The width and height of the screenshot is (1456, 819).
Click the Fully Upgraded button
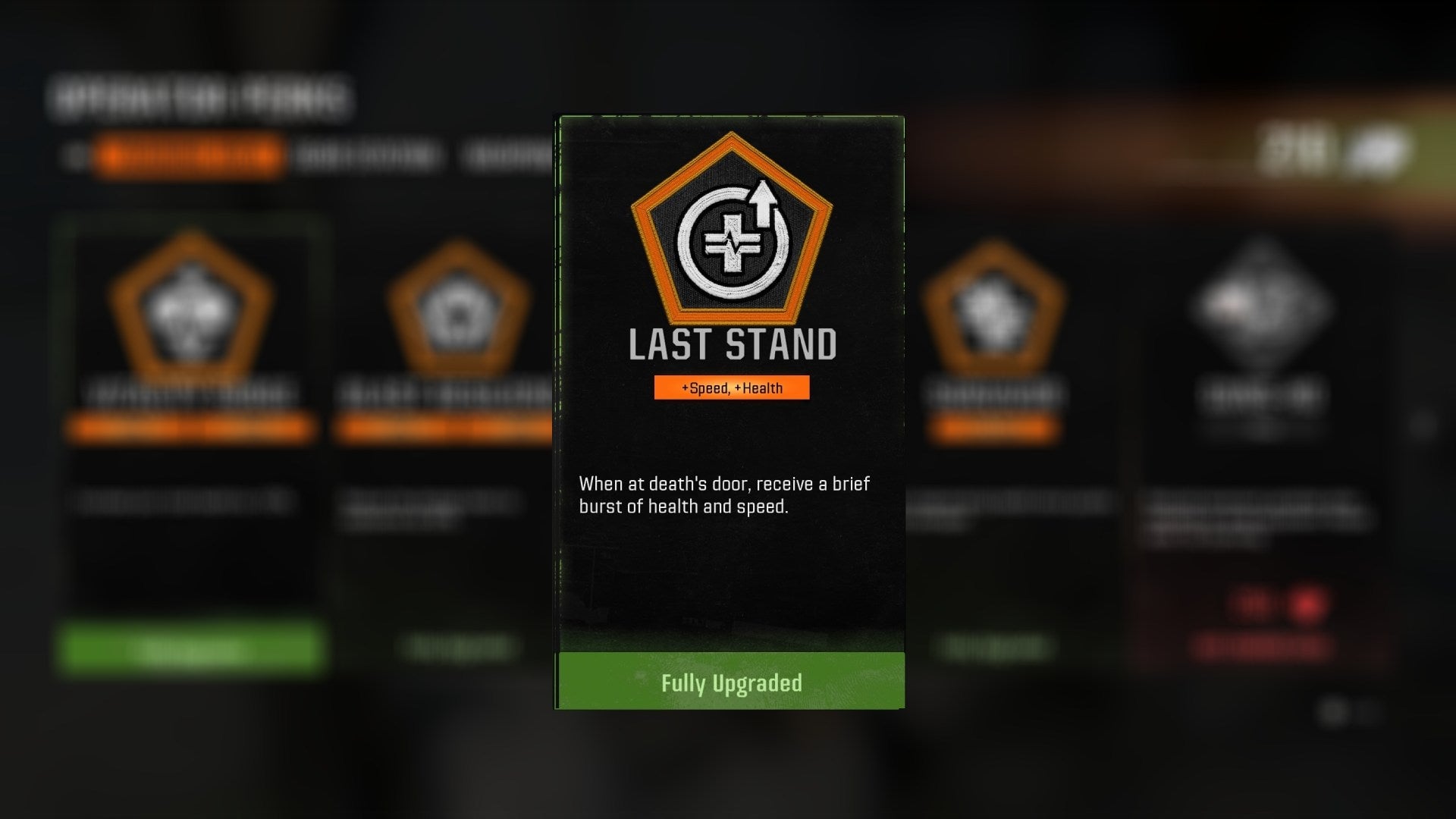(728, 681)
